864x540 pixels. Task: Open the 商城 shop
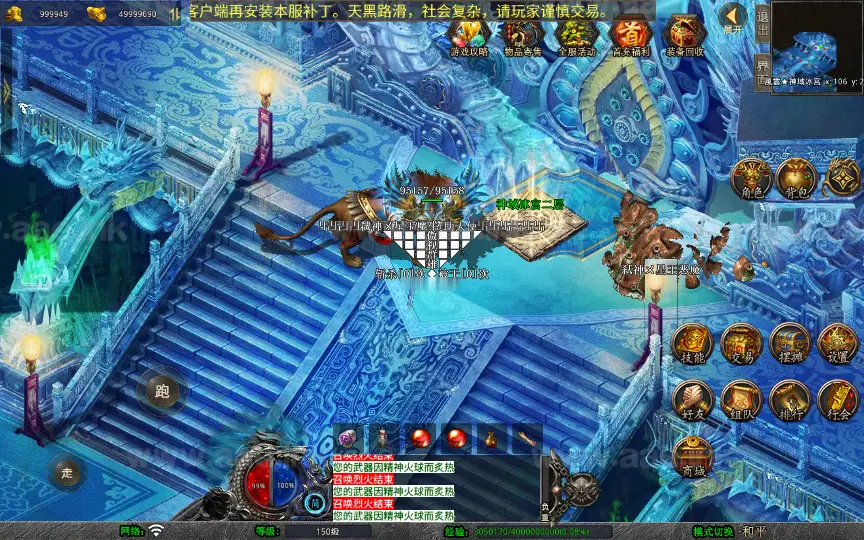tap(692, 456)
